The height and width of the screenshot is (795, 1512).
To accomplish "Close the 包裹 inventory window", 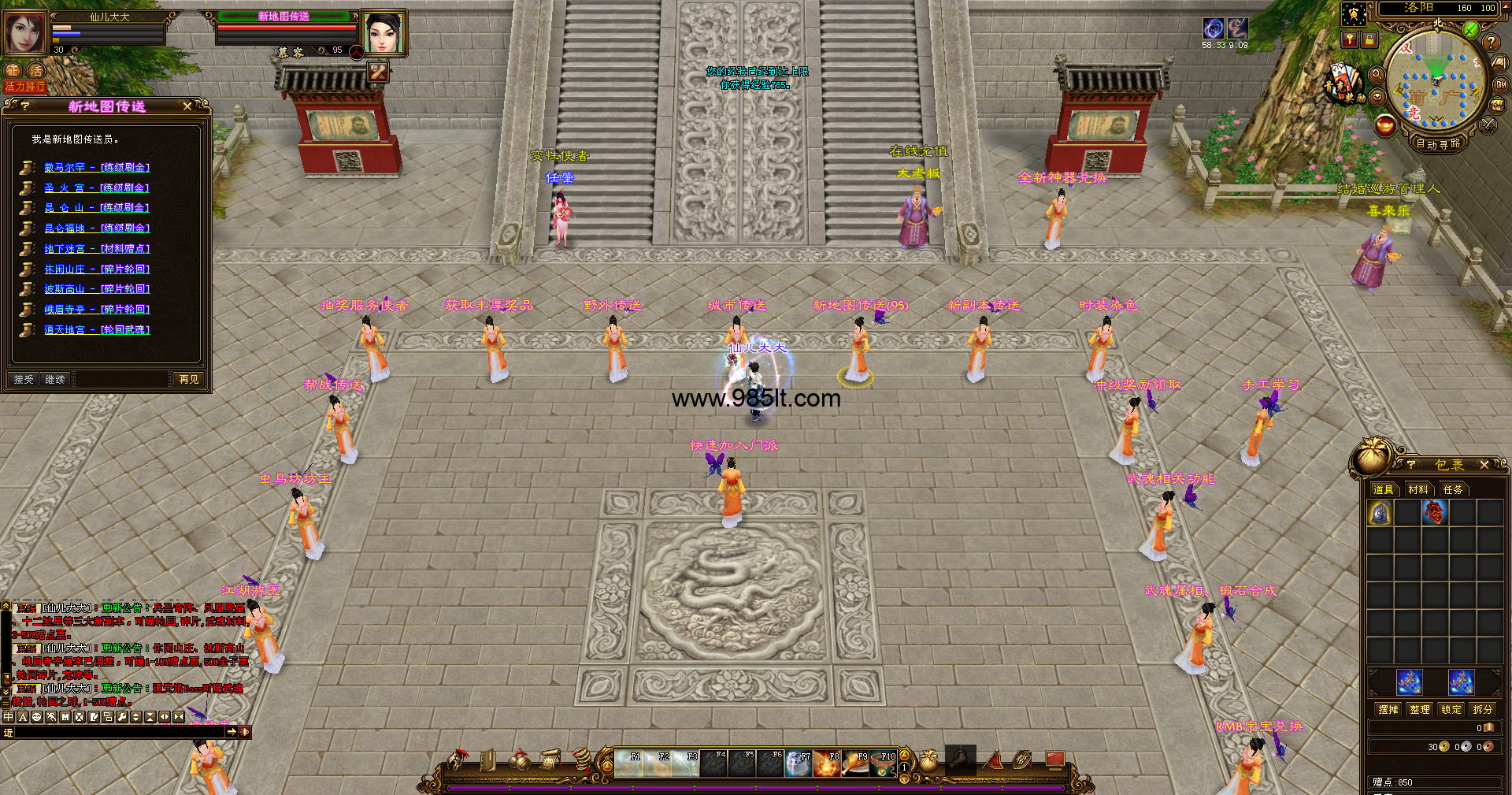I will tap(1484, 466).
